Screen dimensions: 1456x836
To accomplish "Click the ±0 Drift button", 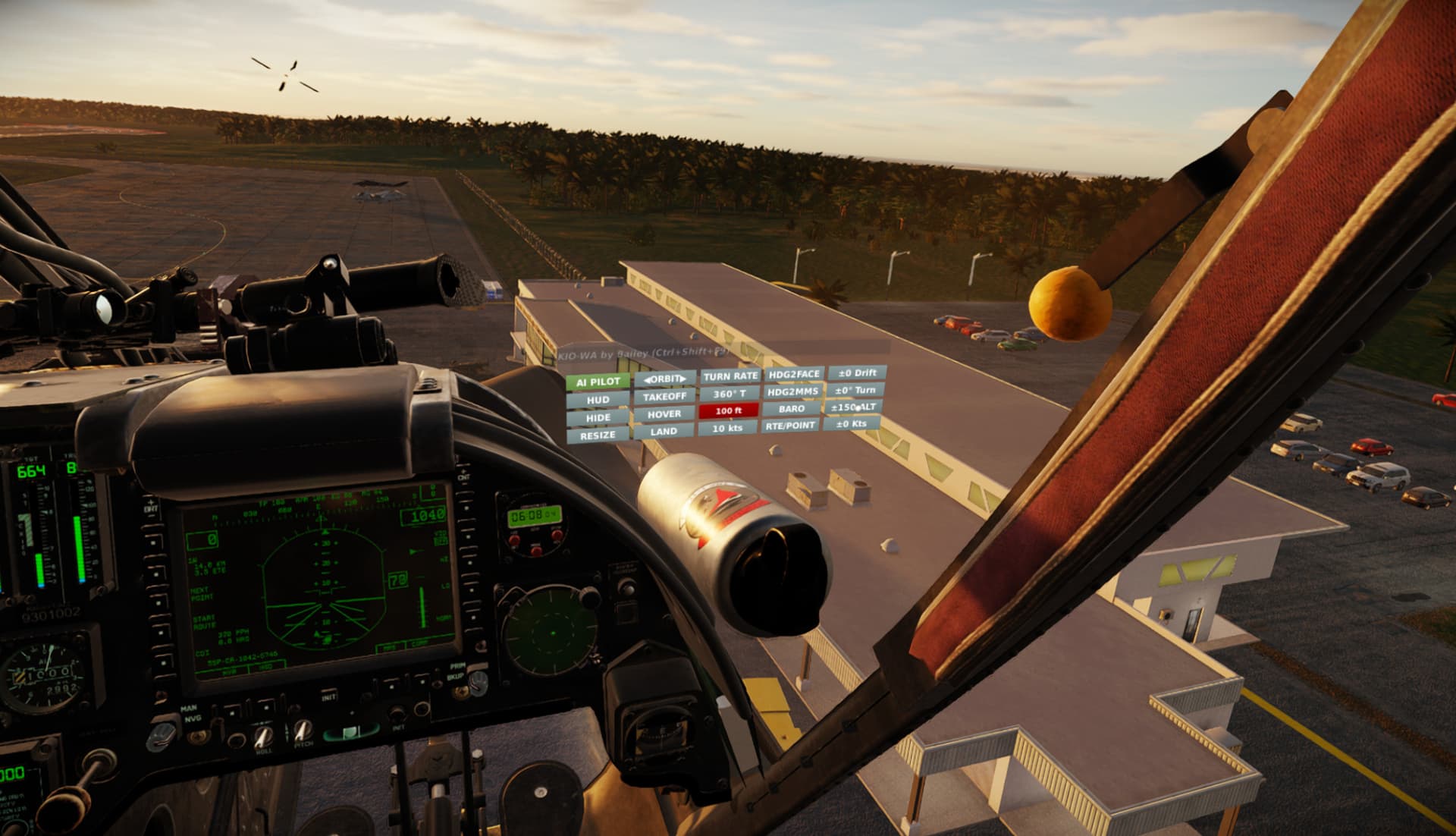I will point(857,372).
